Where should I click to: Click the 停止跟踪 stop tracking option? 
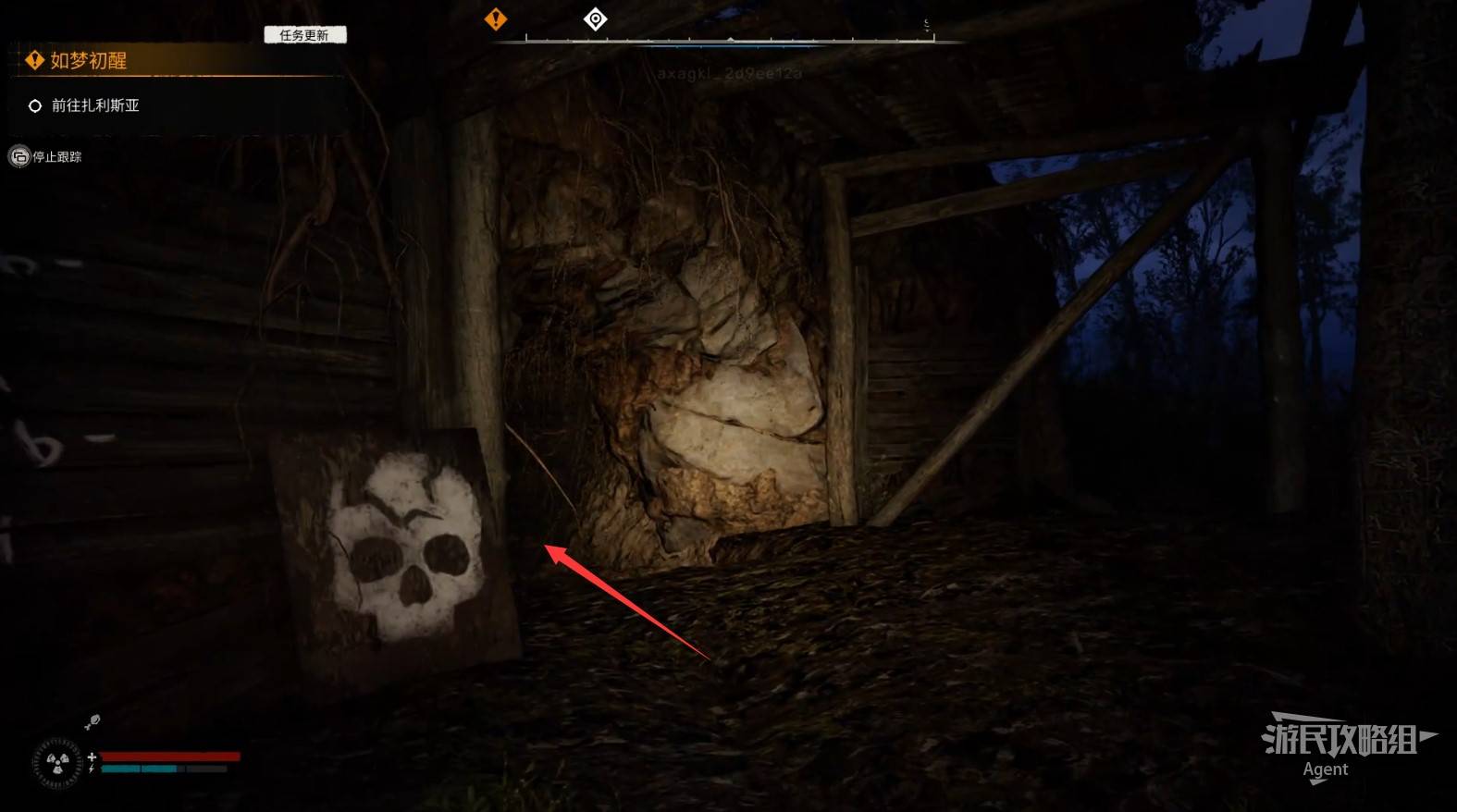tap(56, 157)
